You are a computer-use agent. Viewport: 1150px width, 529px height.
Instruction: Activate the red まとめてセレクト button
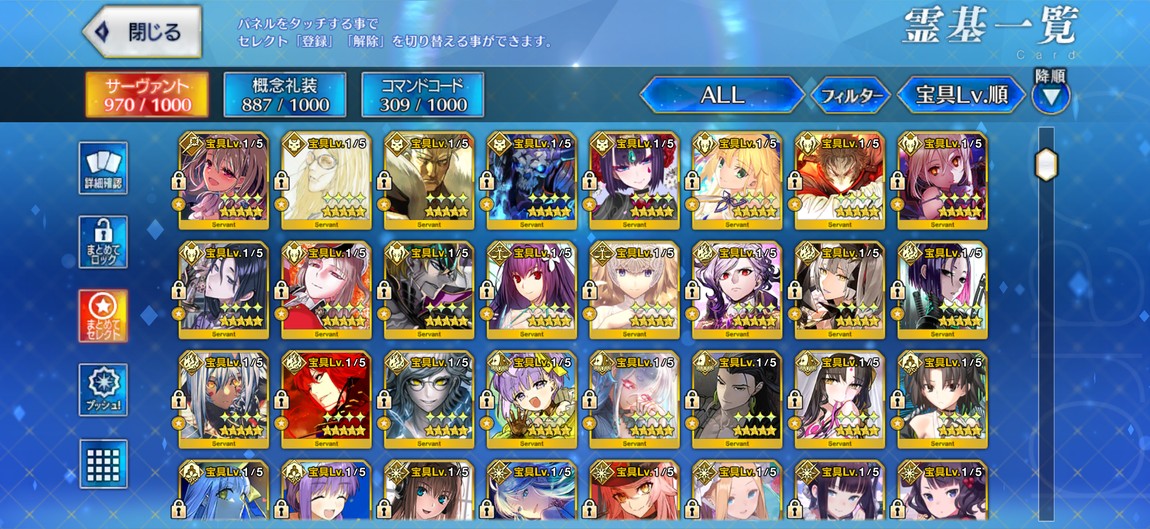(x=103, y=316)
